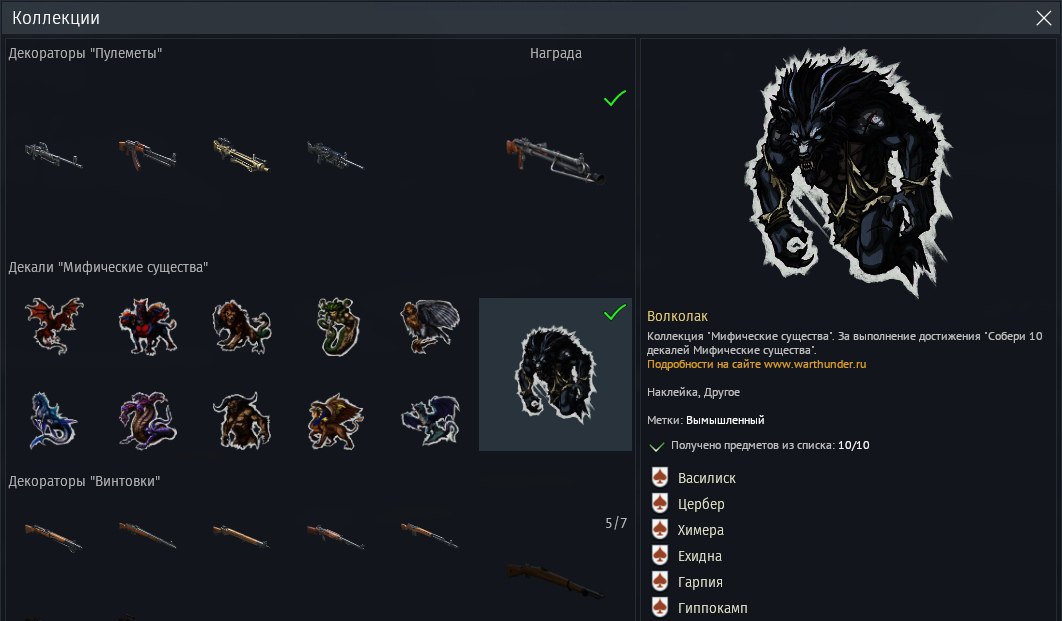1062x621 pixels.
Task: Select the red winged Basilisk decal
Action: click(54, 324)
